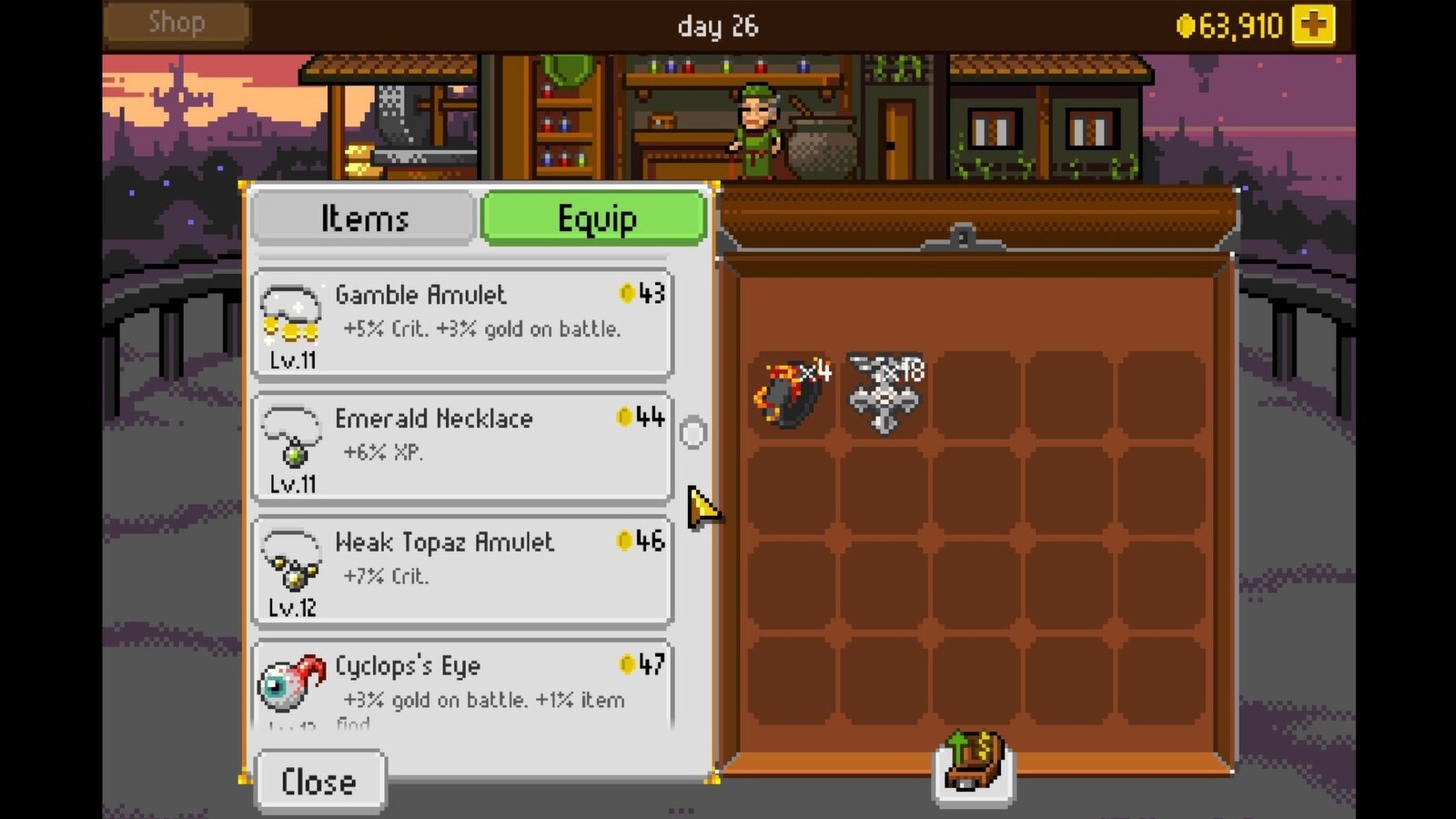Select the Weak Topaz Amulet list entry
The image size is (1456, 819).
[462, 567]
